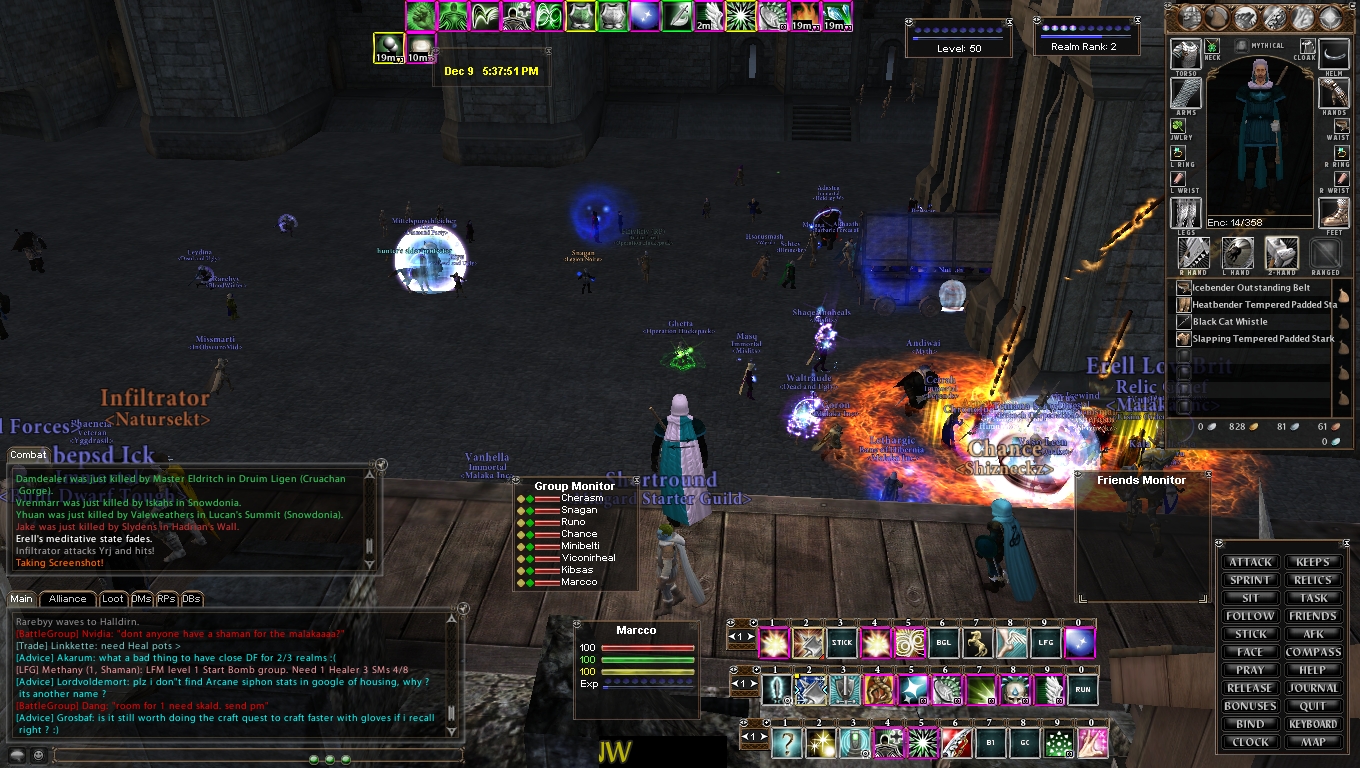
Task: Click the QUIT button
Action: click(x=1312, y=706)
